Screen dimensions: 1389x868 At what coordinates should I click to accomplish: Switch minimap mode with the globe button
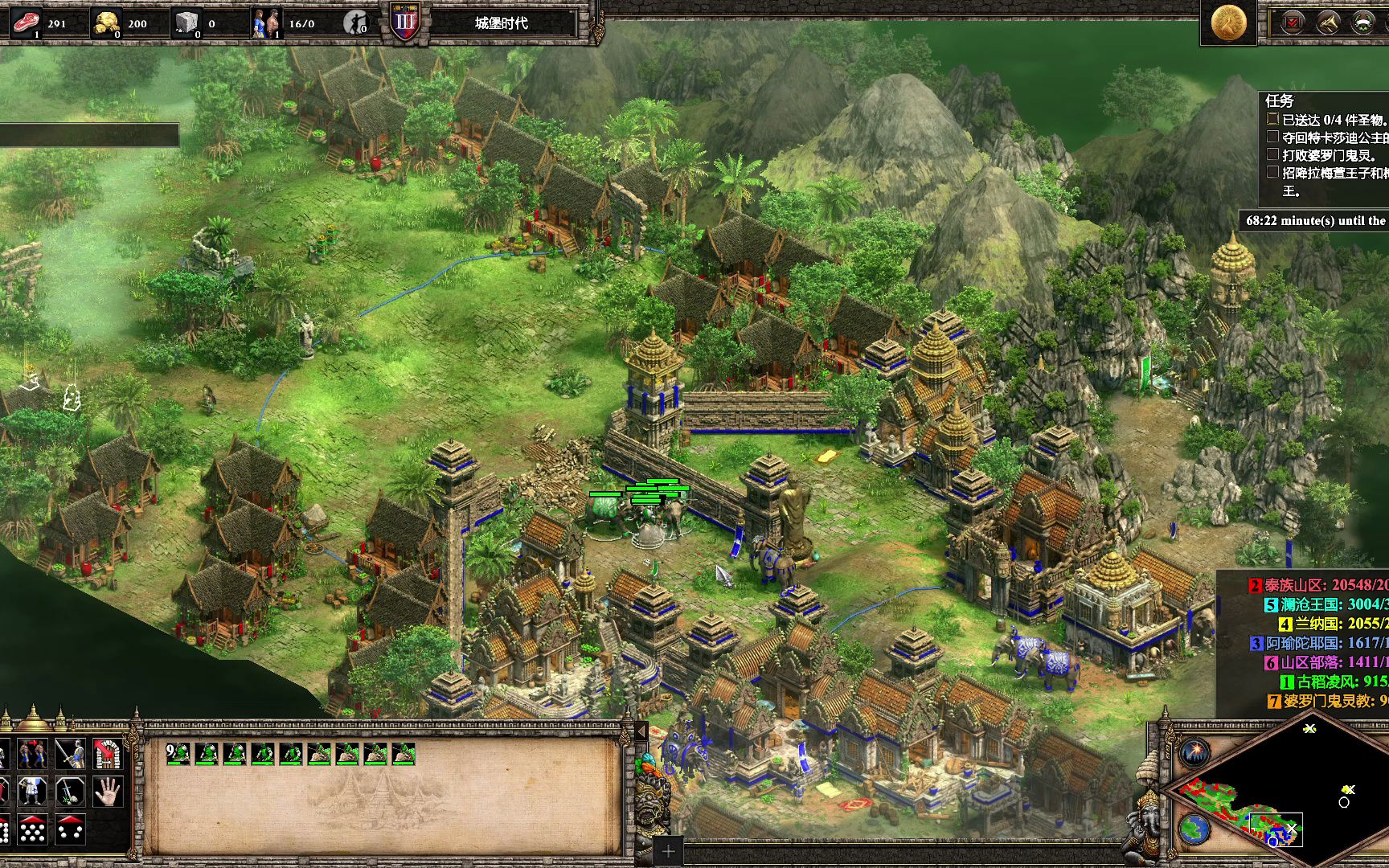coord(1194,828)
